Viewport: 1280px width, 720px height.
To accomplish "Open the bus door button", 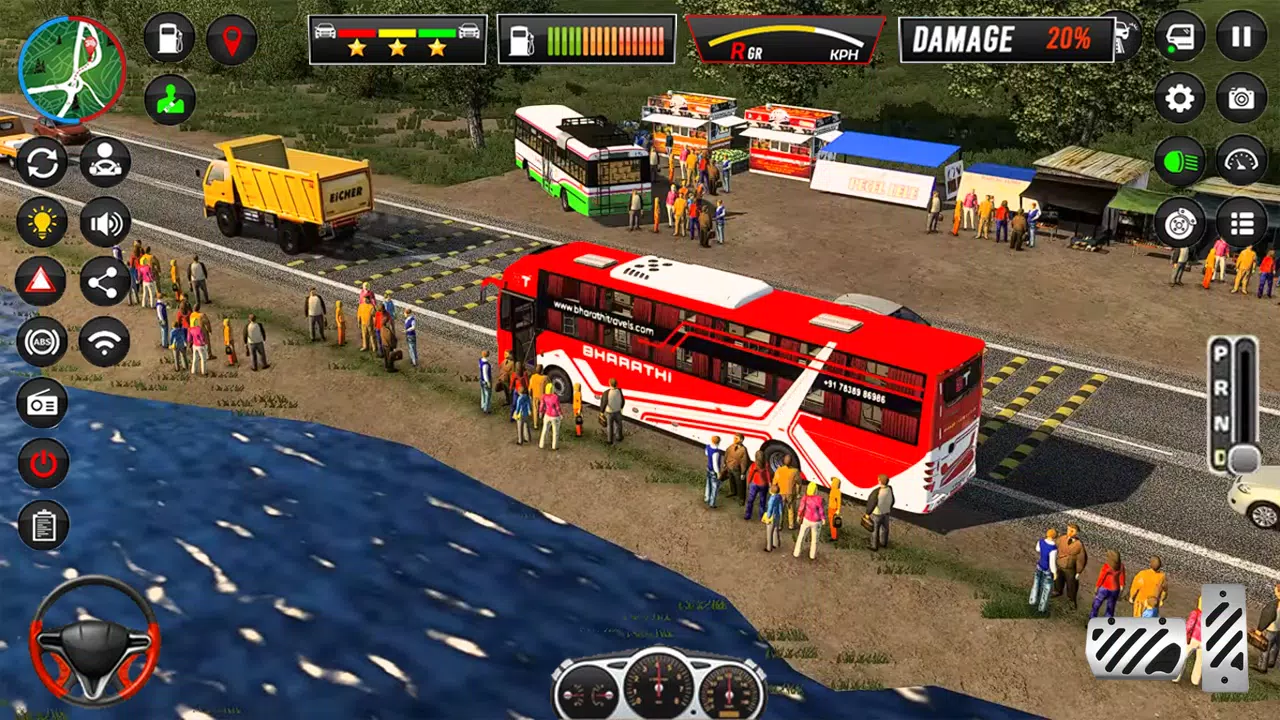I will [1180, 37].
